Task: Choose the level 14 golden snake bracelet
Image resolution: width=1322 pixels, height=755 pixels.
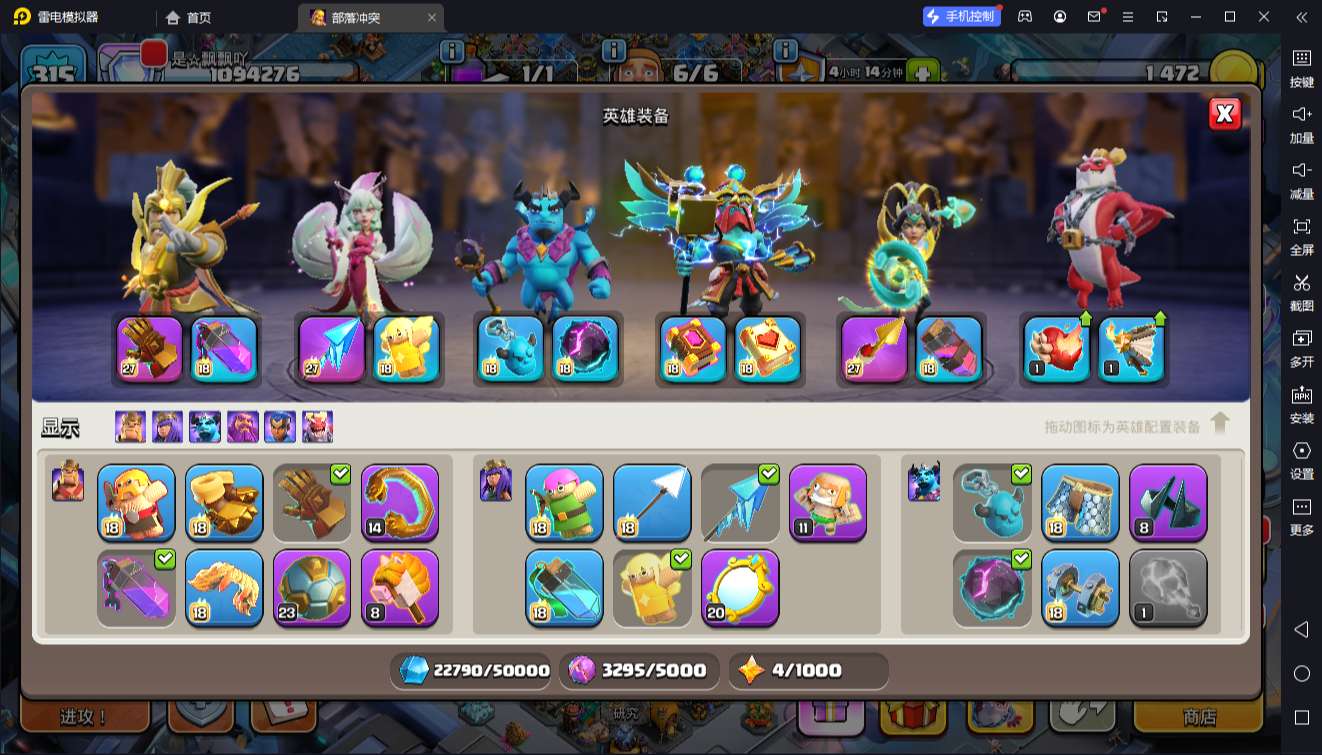Action: pos(400,503)
